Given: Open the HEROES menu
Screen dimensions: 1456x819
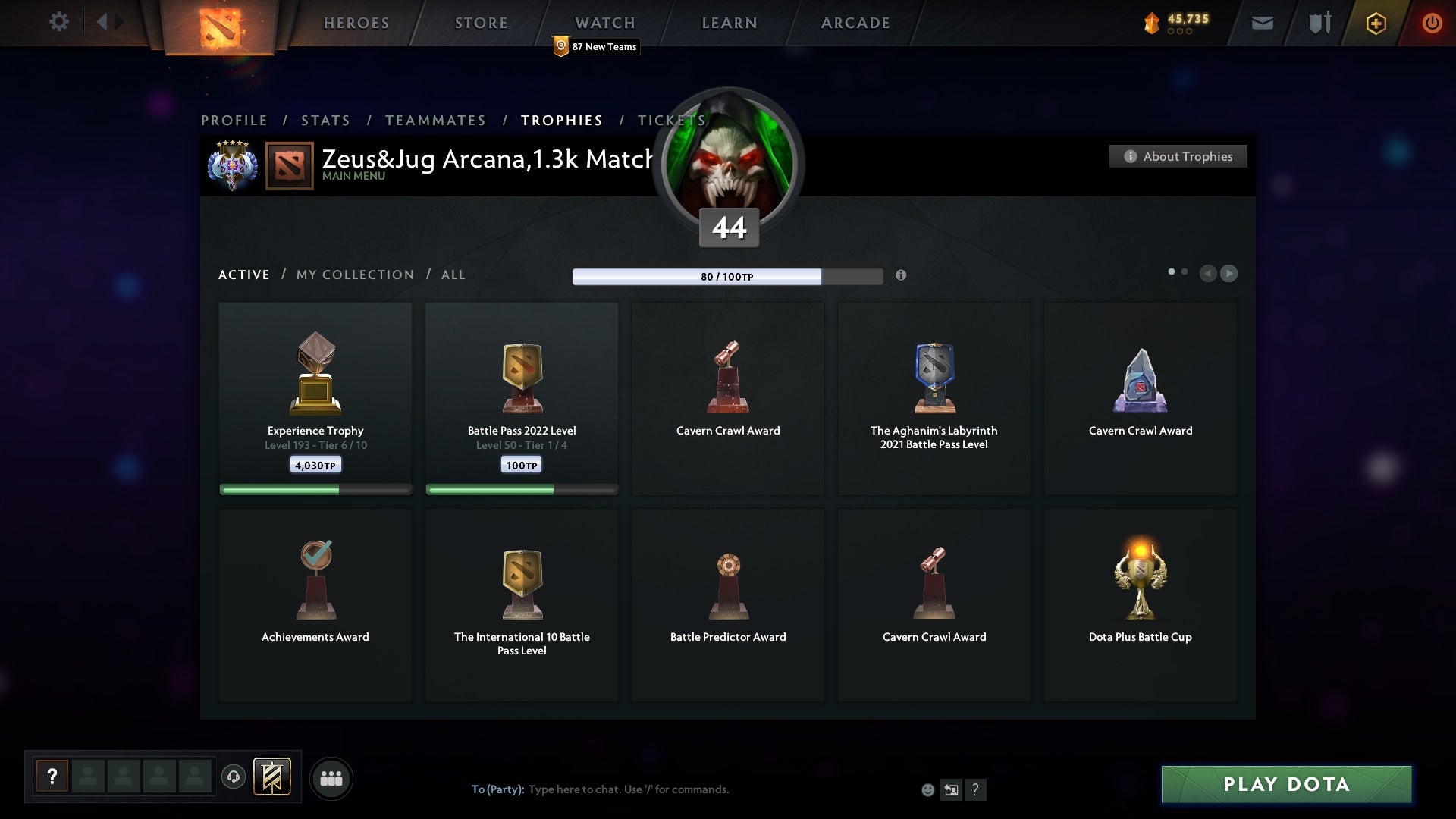Looking at the screenshot, I should click(356, 23).
